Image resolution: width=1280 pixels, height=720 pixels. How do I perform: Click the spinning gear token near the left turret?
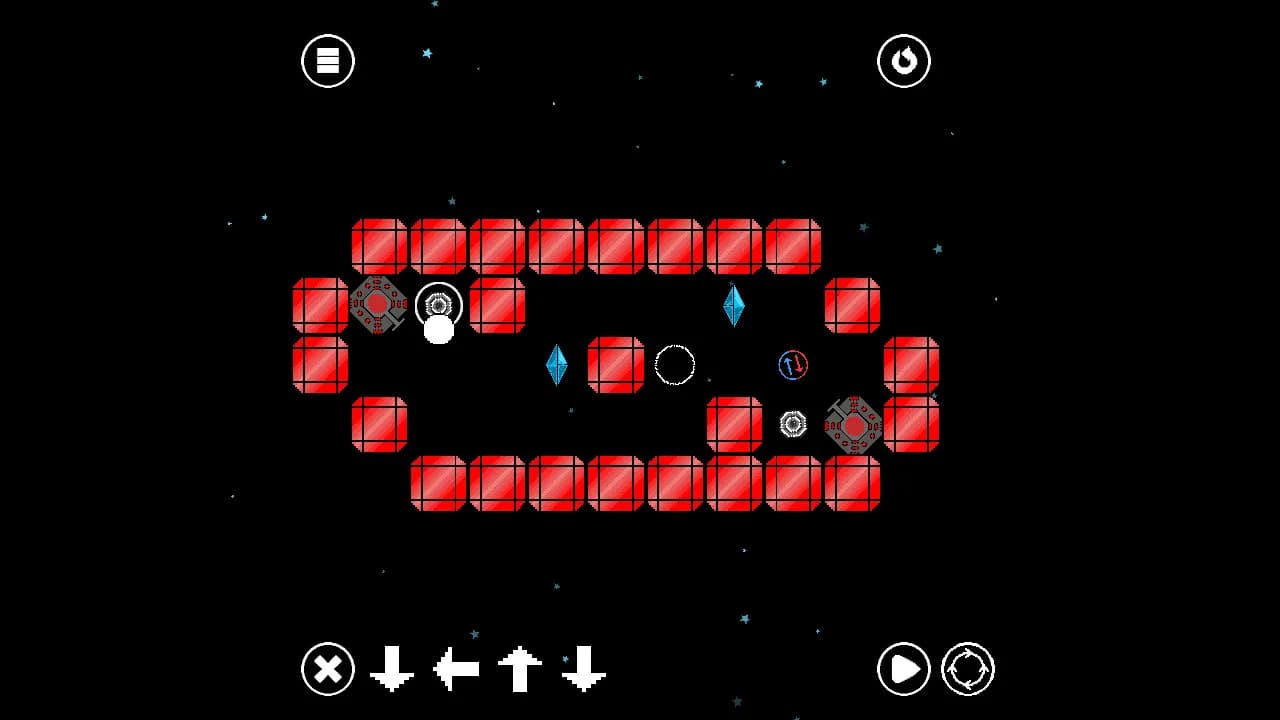coord(437,303)
